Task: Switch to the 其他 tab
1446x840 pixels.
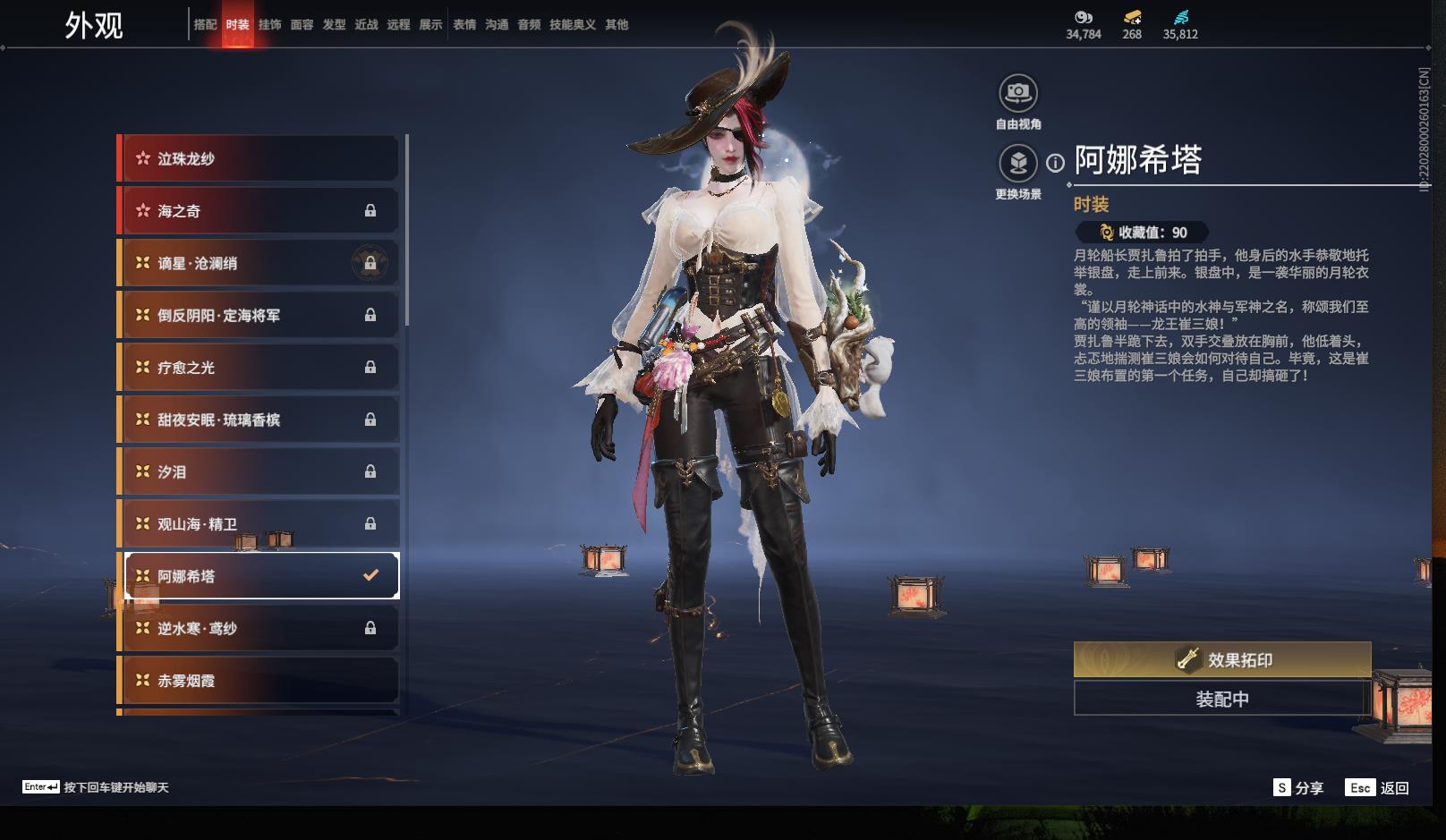Action: coord(617,25)
